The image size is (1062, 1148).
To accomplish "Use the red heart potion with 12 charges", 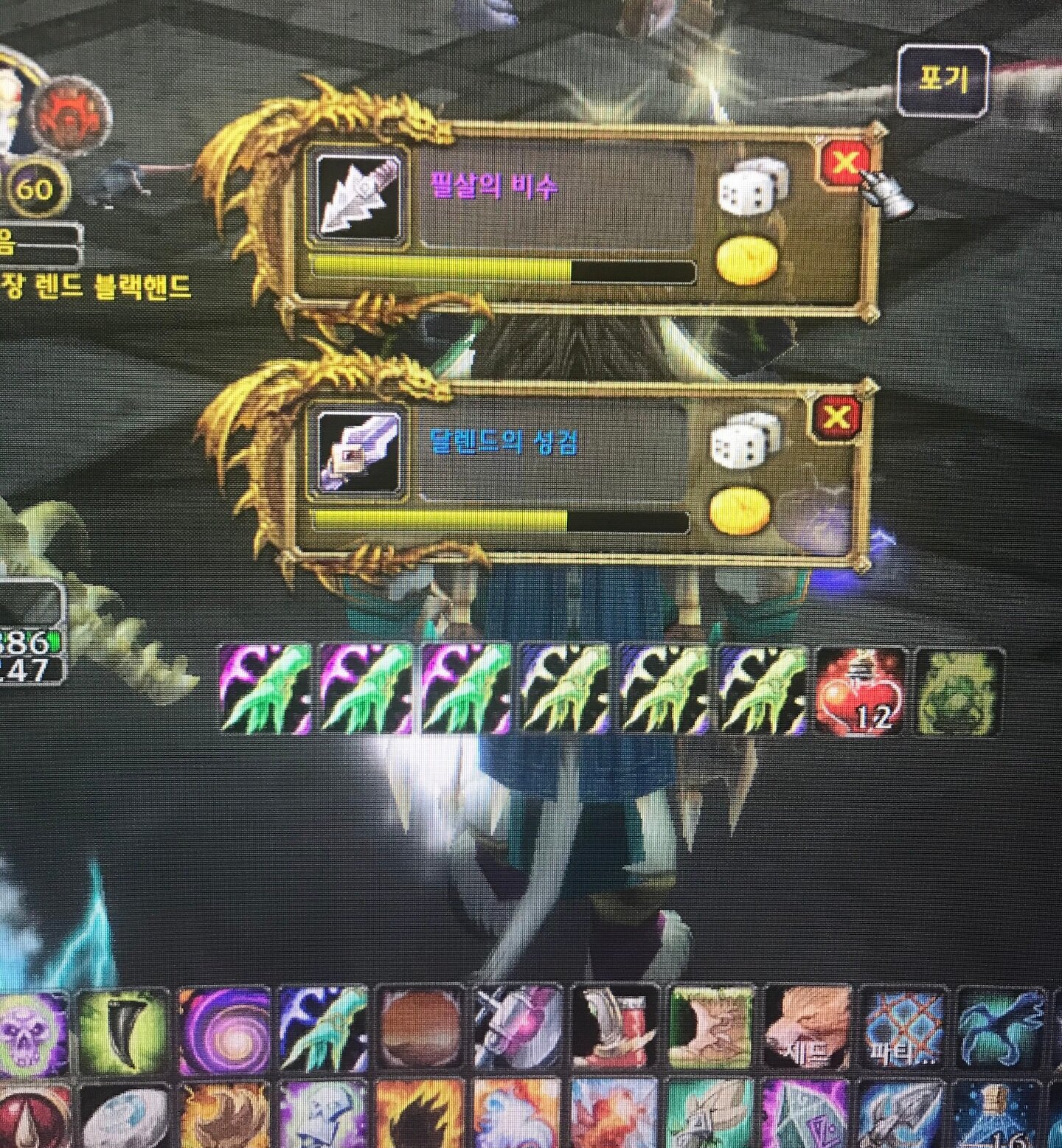I will (861, 691).
